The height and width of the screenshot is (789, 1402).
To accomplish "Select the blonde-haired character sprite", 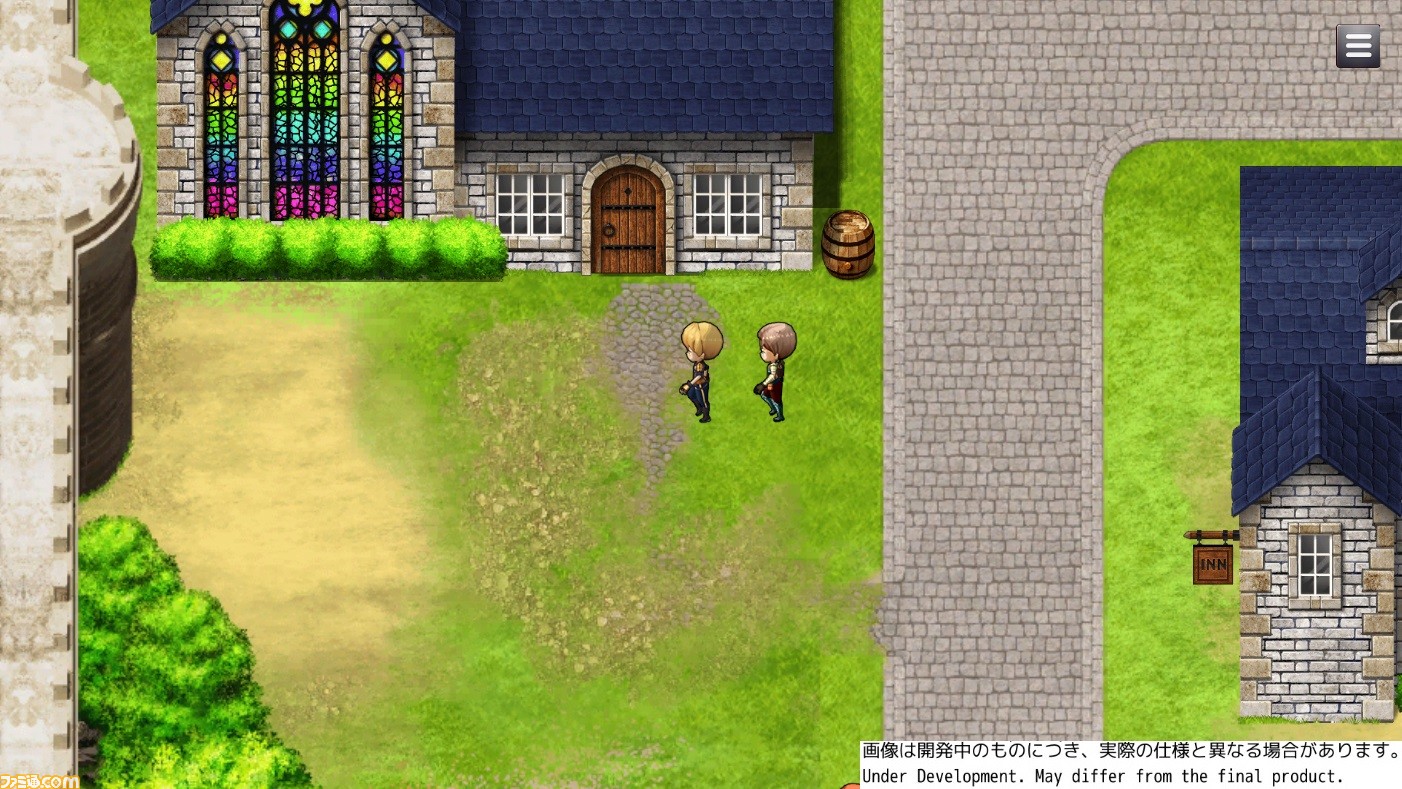I will [x=701, y=370].
